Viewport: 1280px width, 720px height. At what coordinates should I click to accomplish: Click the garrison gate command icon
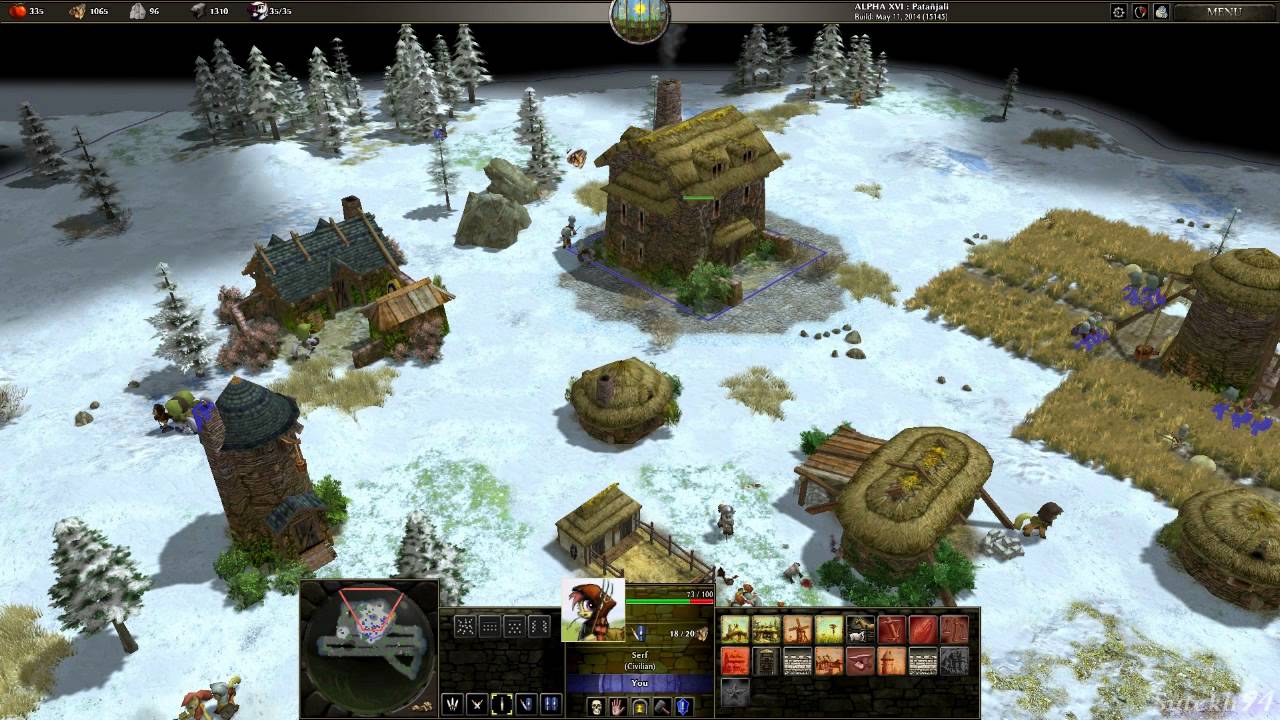point(638,706)
